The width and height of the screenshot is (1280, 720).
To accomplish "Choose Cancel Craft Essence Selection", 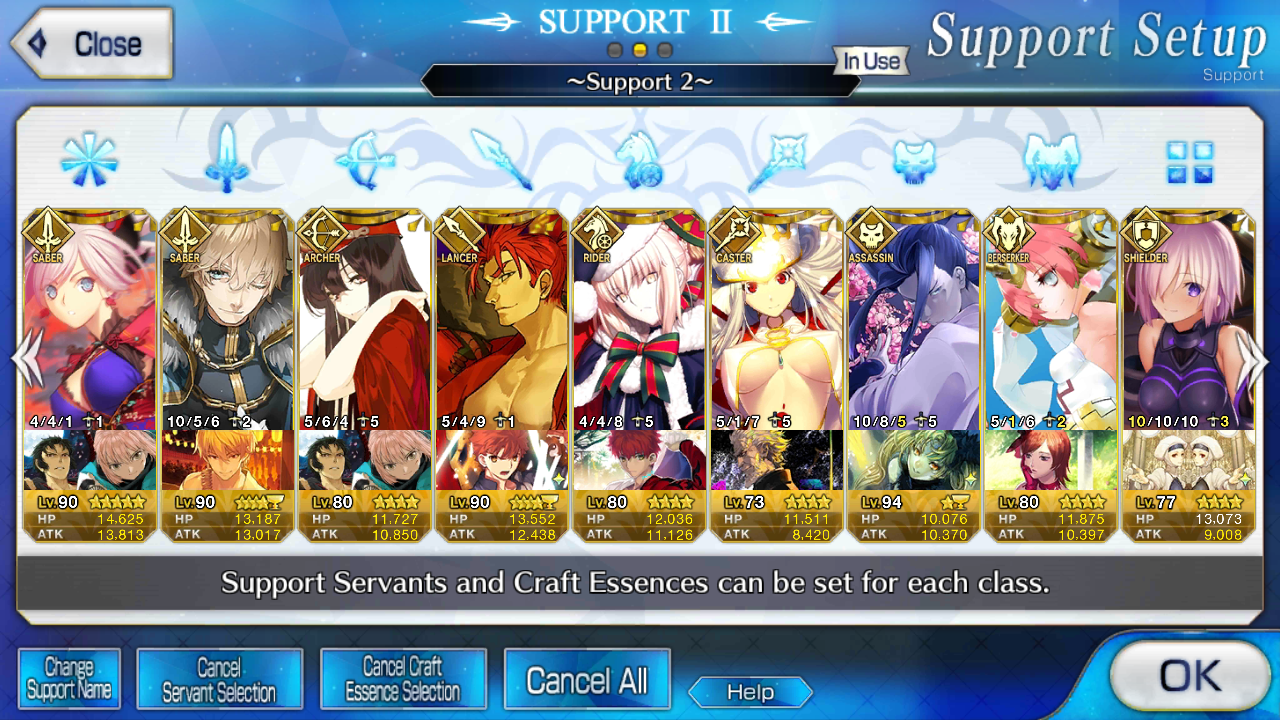I will coord(403,679).
